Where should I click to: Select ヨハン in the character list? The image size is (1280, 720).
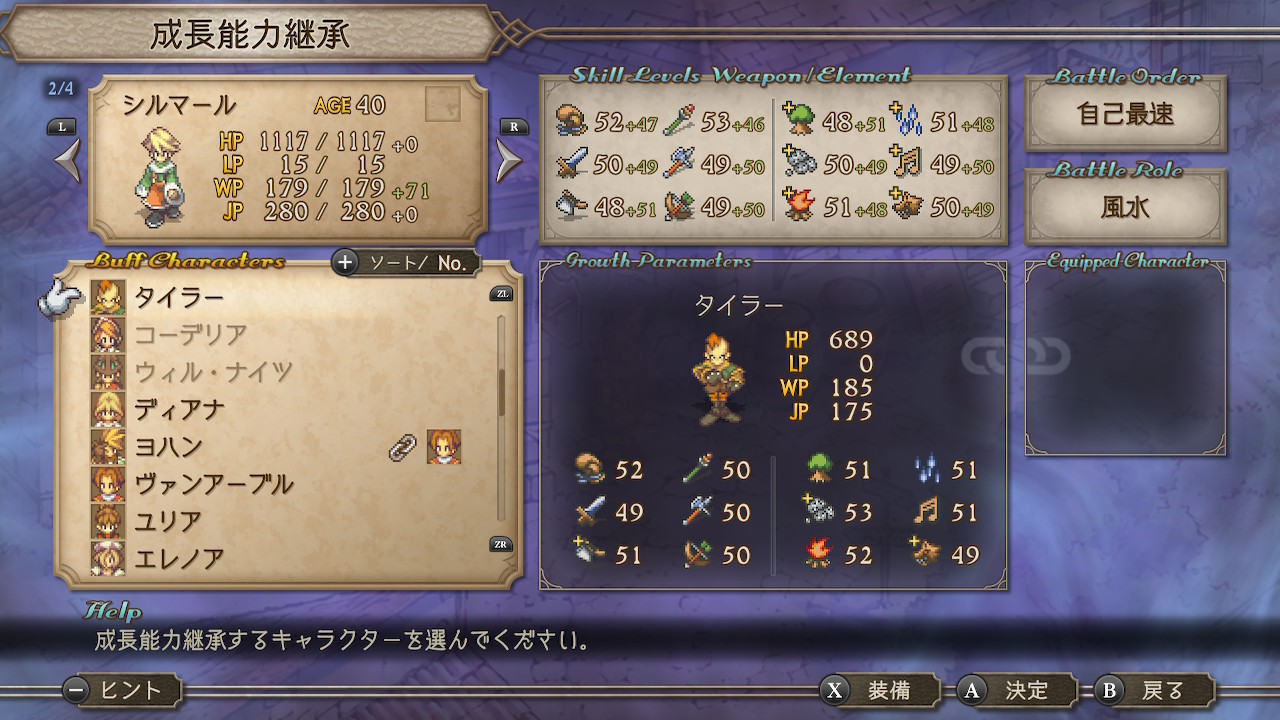tap(169, 446)
